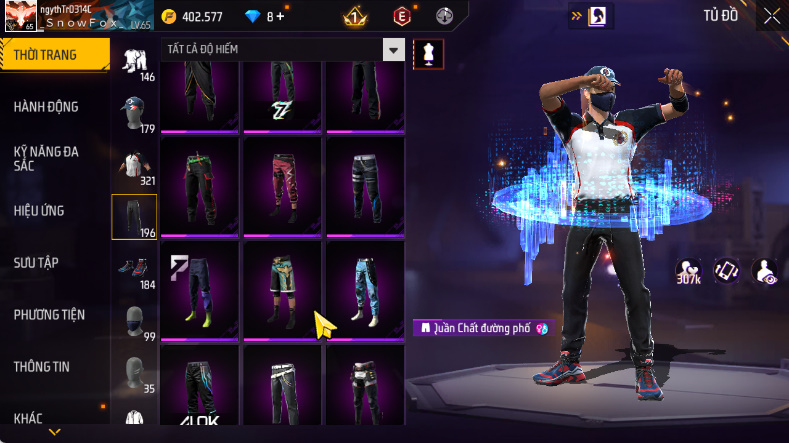Select the pants category with count 196
The width and height of the screenshot is (789, 443).
point(134,217)
